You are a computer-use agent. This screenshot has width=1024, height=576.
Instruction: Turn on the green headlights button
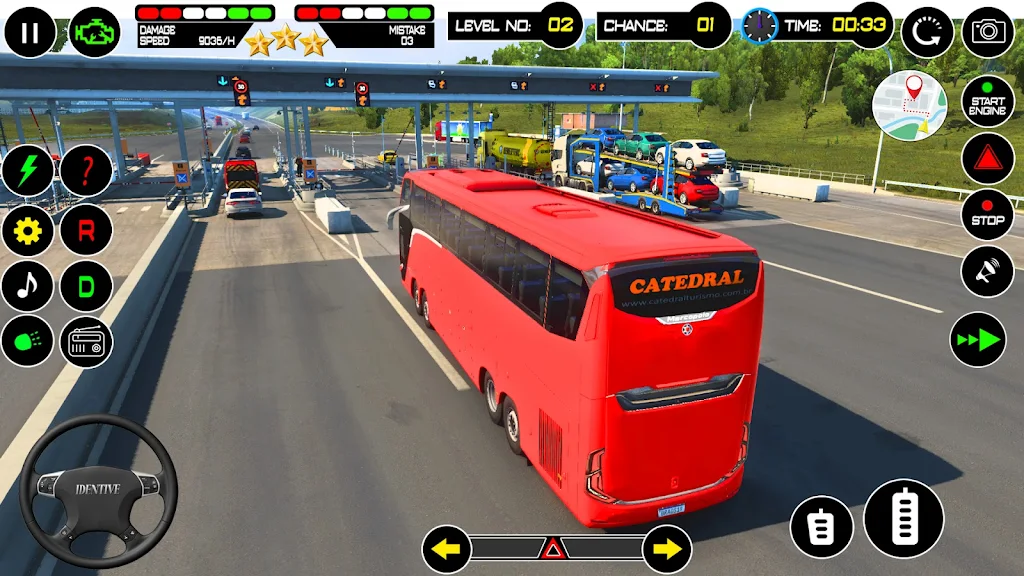pyautogui.click(x=27, y=343)
